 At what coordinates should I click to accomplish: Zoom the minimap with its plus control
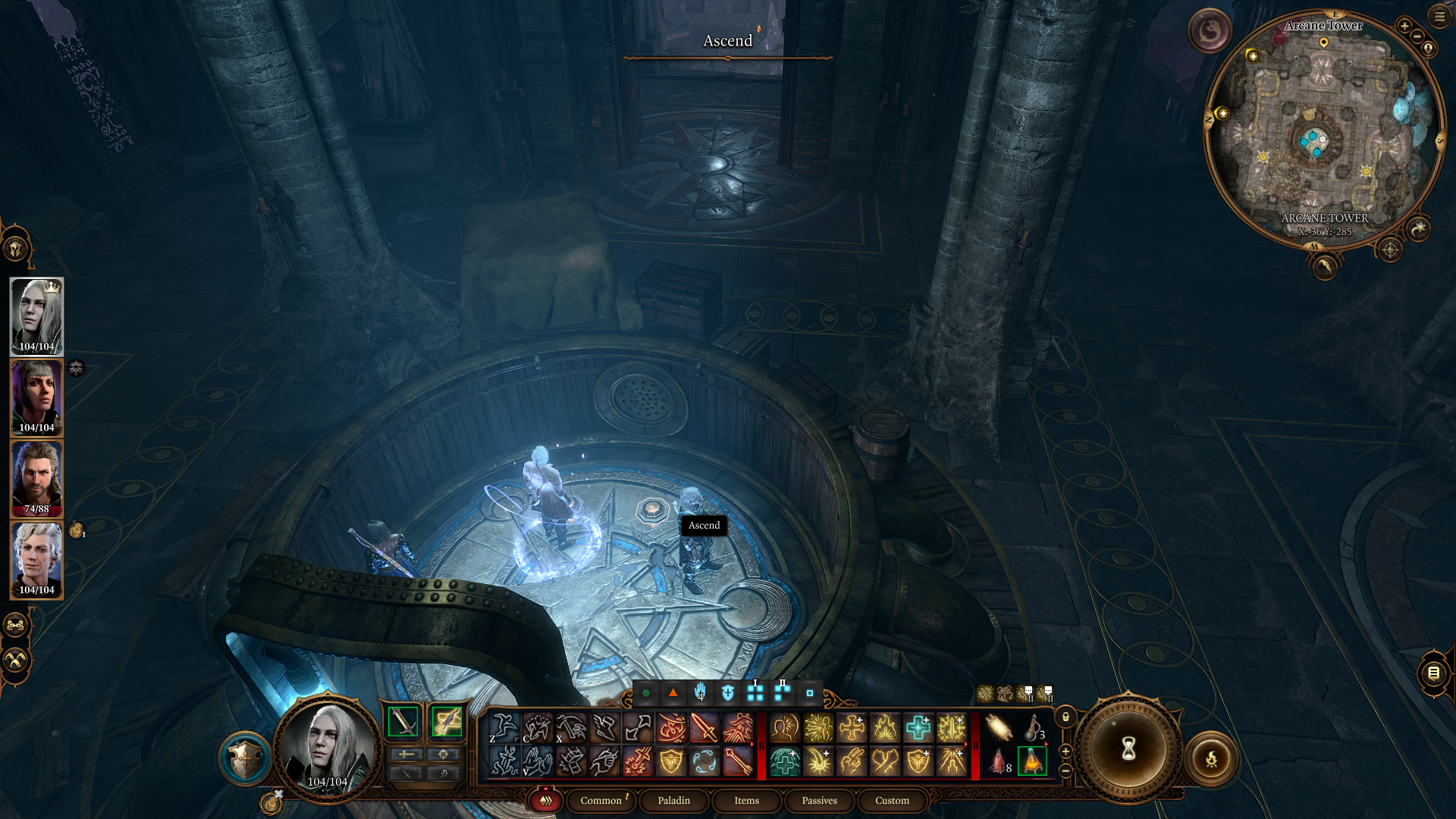pos(1404,25)
